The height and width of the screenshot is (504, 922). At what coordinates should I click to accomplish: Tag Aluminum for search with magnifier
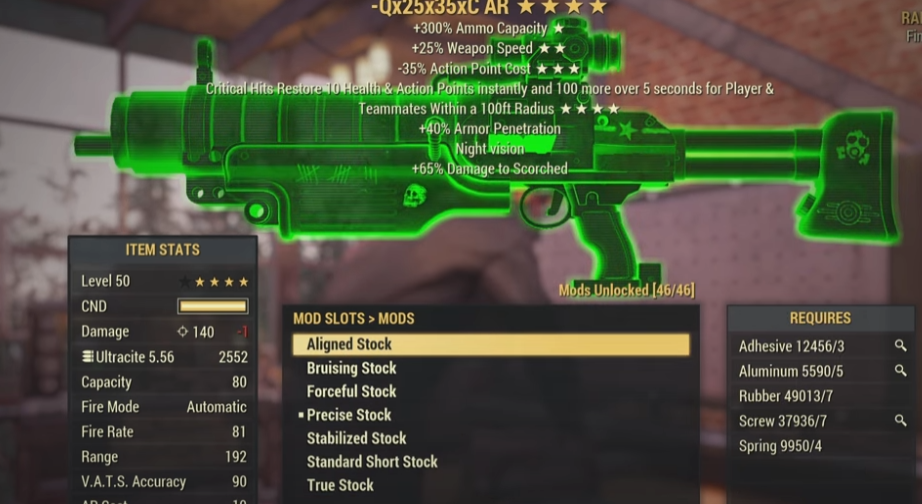point(900,371)
